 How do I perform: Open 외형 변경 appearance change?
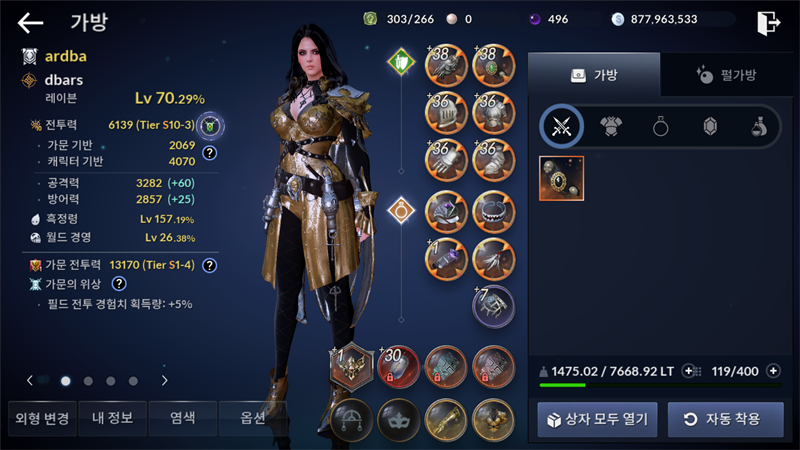tap(39, 418)
